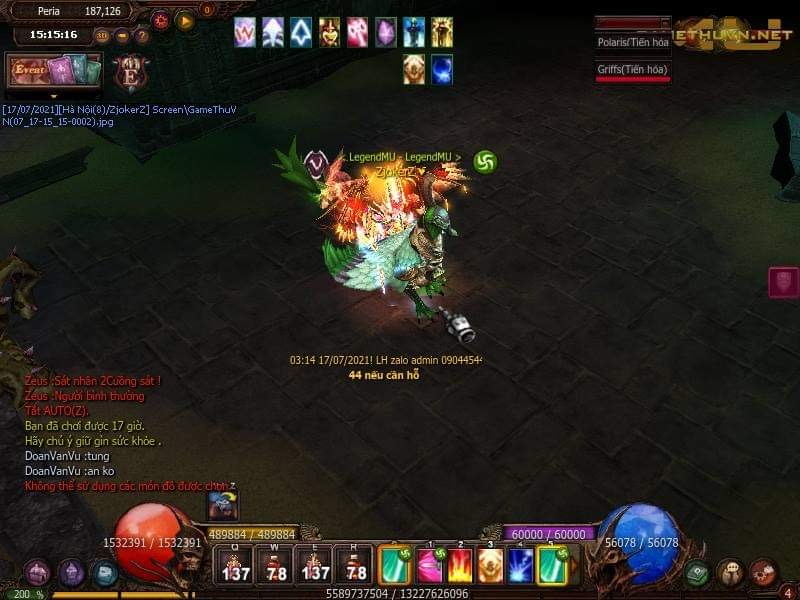Open the green book menu icon
Viewport: 800px width, 600px height.
pos(698,573)
